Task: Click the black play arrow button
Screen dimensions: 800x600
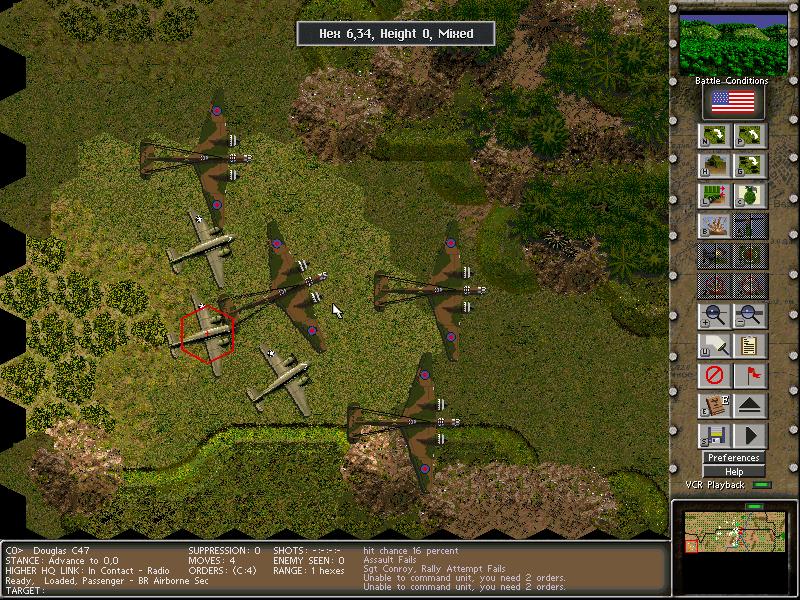Action: coord(750,436)
